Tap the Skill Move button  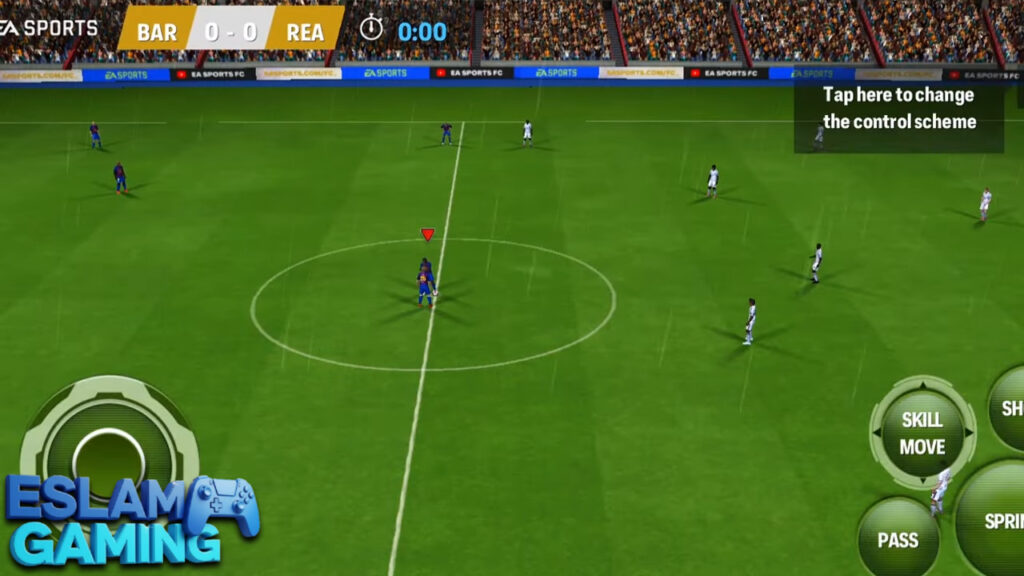922,433
